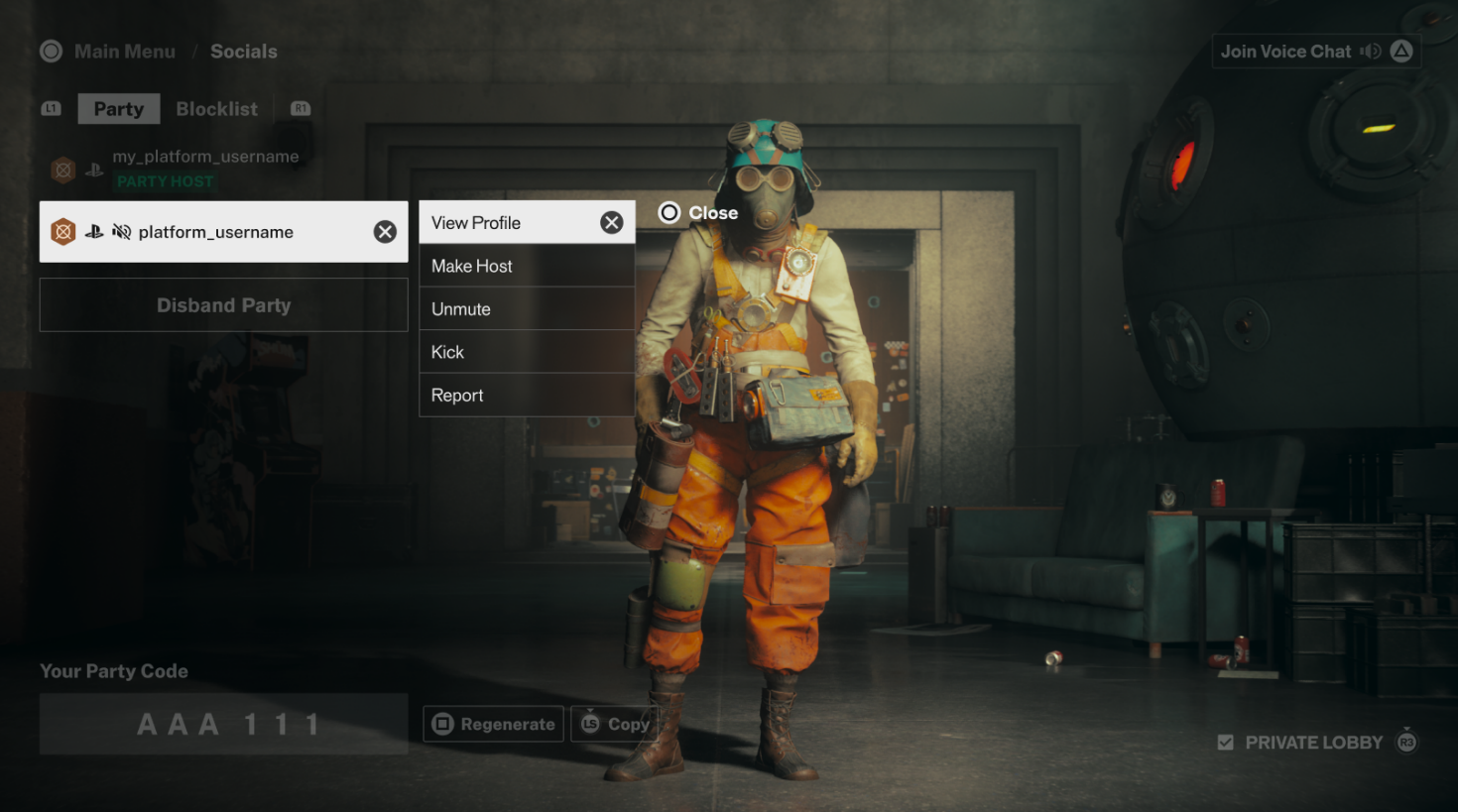This screenshot has height=812, width=1458.
Task: Close the player context menu
Action: (x=698, y=213)
